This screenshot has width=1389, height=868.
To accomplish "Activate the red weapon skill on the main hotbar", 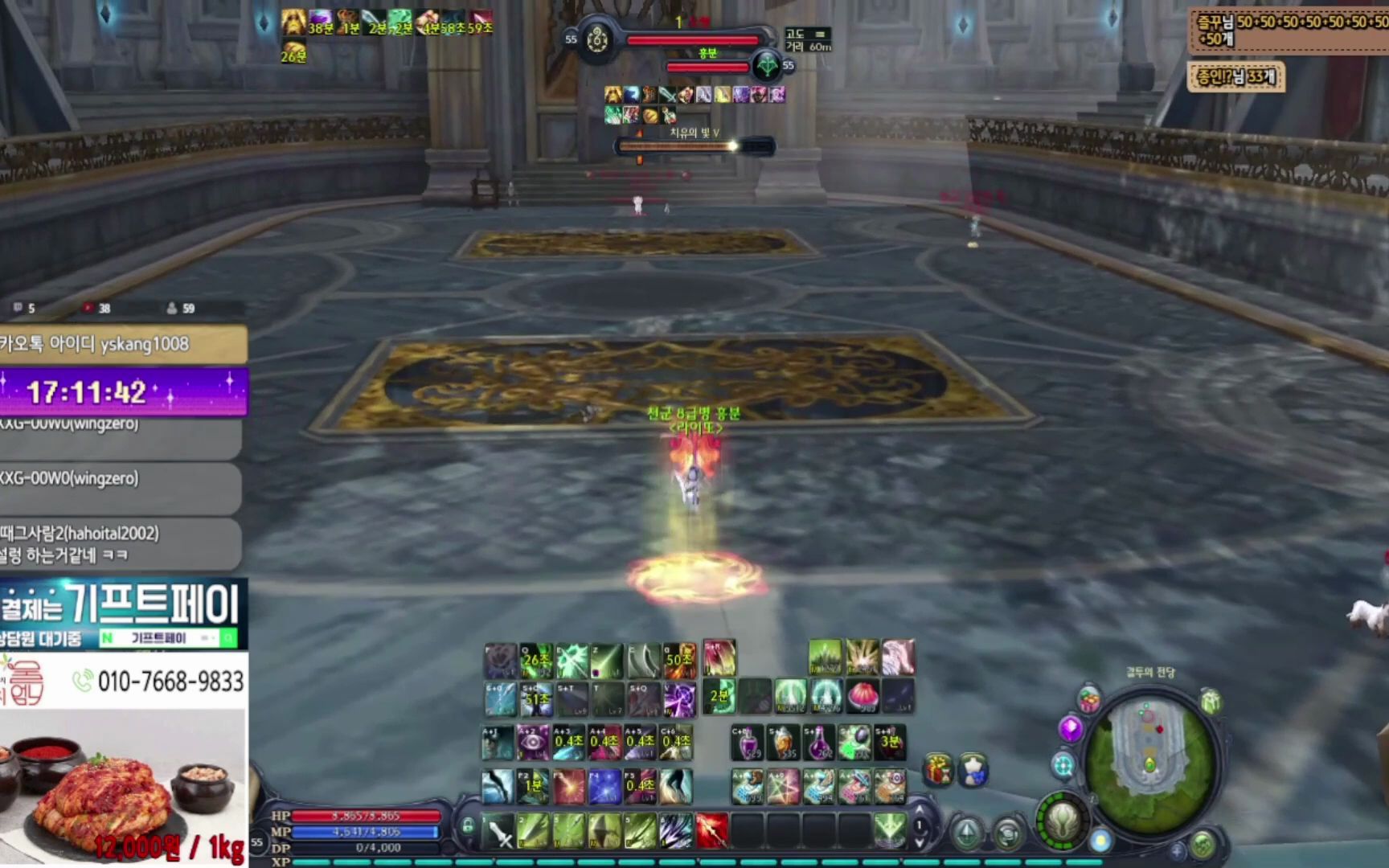I will [x=712, y=829].
